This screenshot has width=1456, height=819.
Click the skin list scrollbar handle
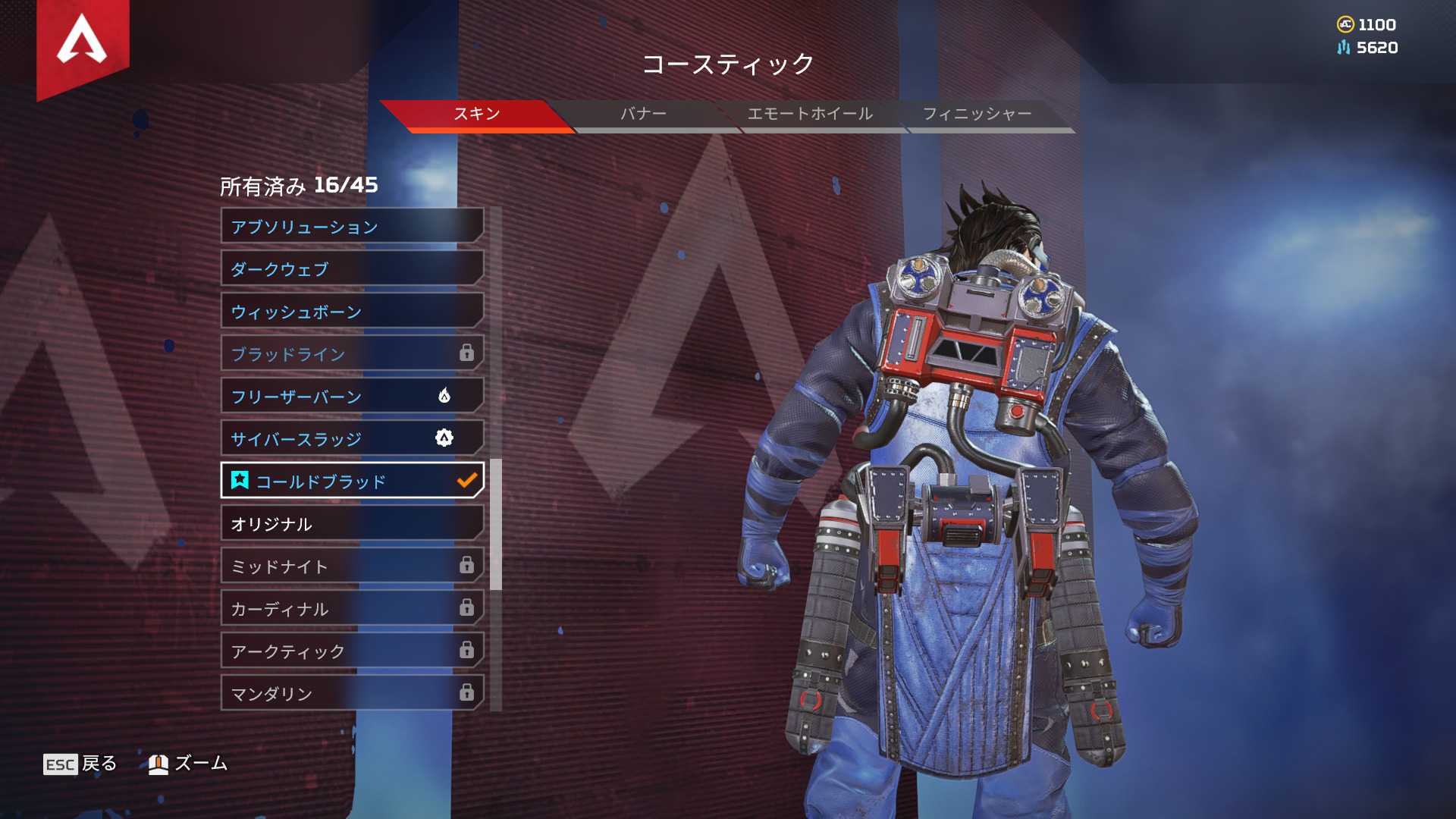(x=496, y=524)
